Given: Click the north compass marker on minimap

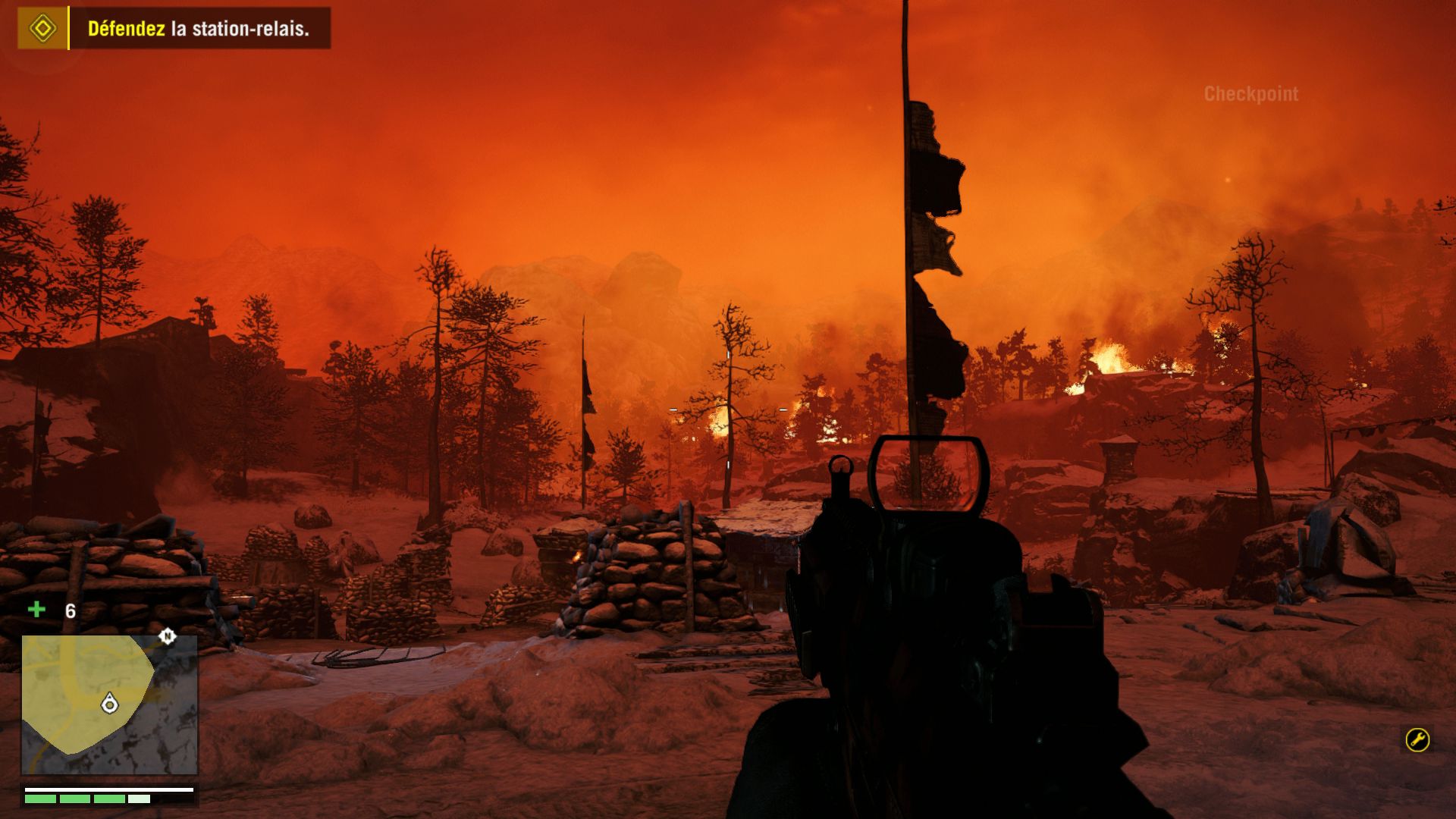Looking at the screenshot, I should coord(168,636).
